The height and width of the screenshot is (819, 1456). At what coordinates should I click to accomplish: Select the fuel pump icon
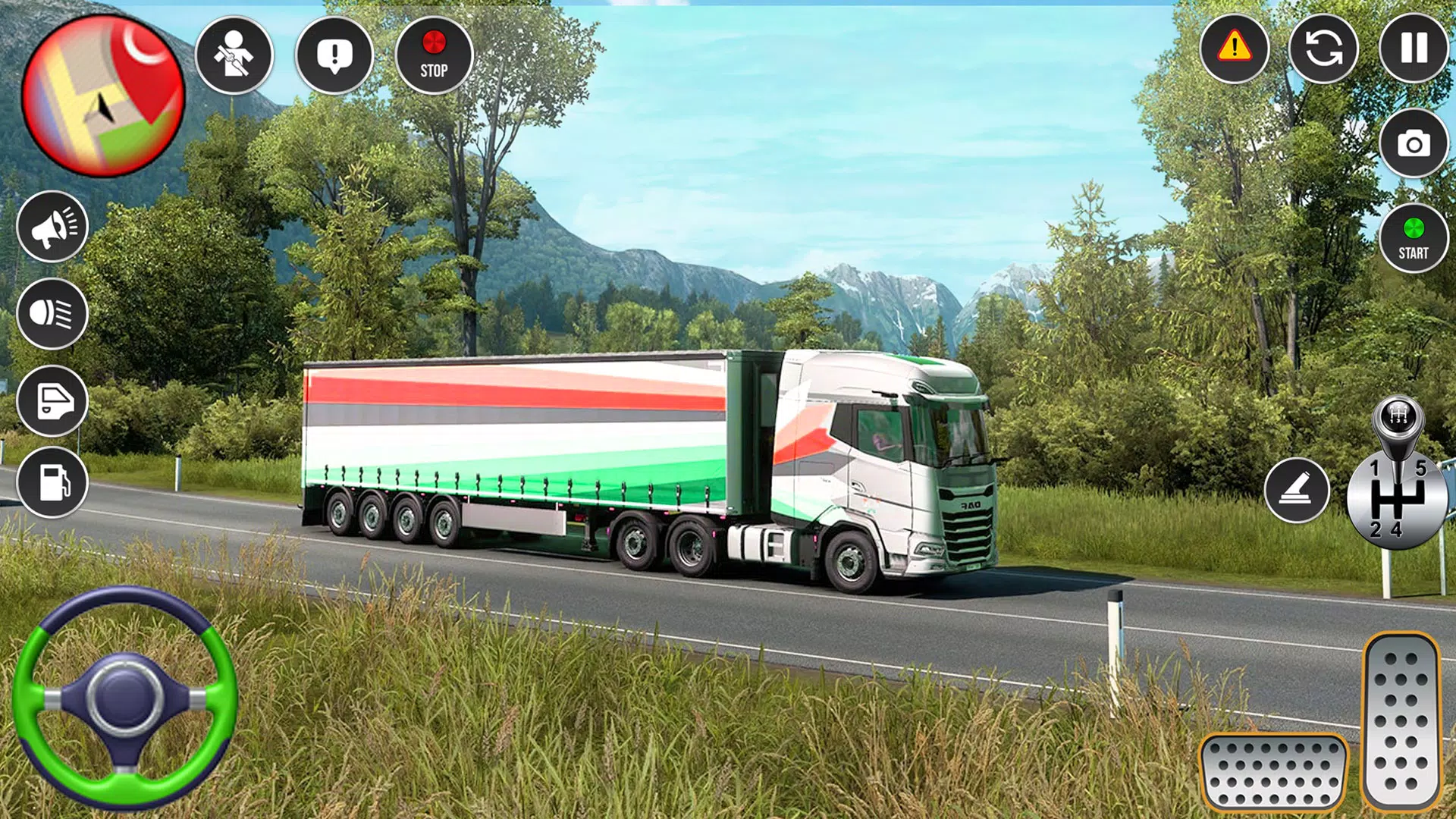52,482
